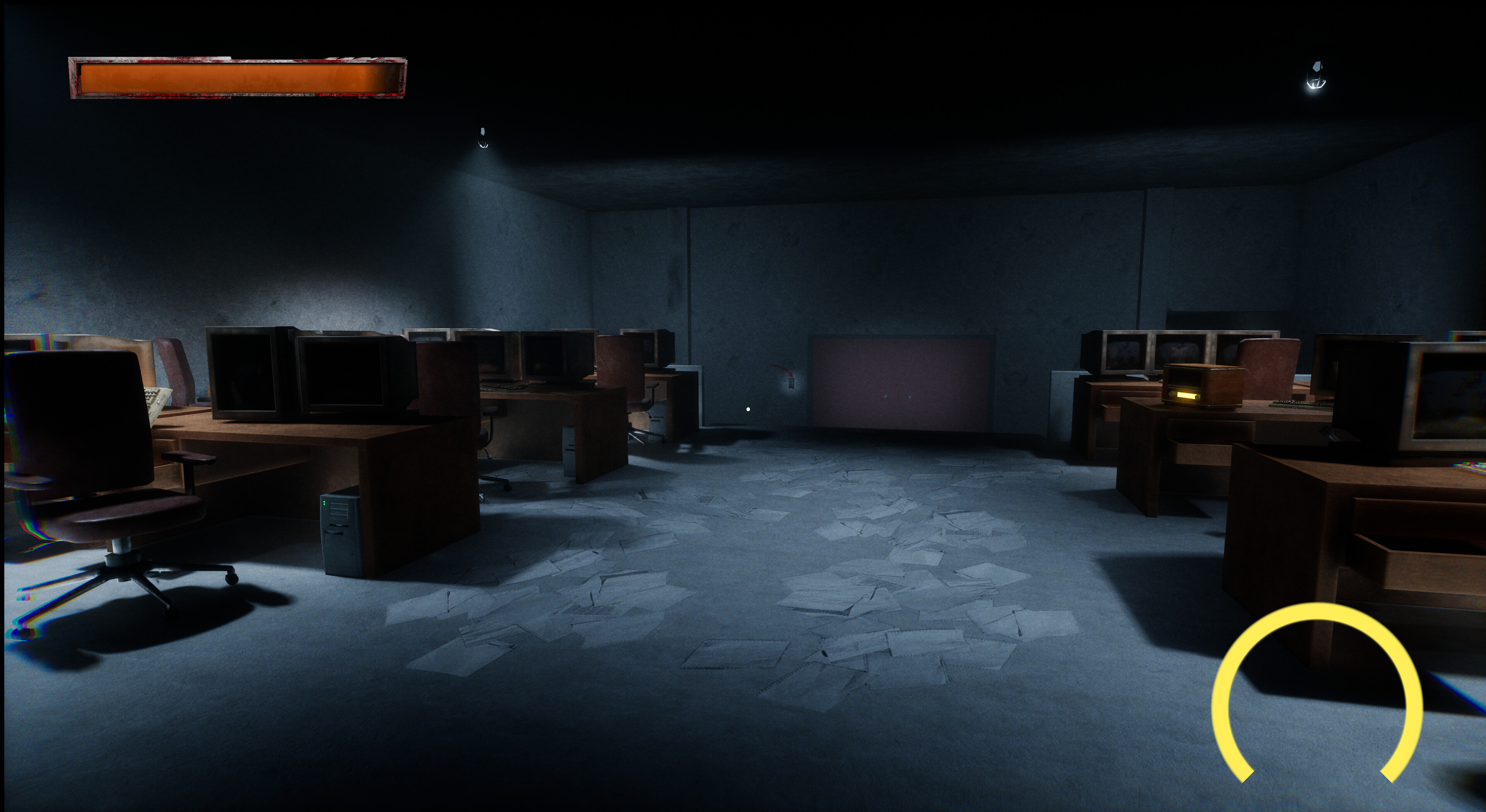This screenshot has width=1486, height=812.
Task: Select the wall switch marked by the red arrow
Action: (x=791, y=383)
